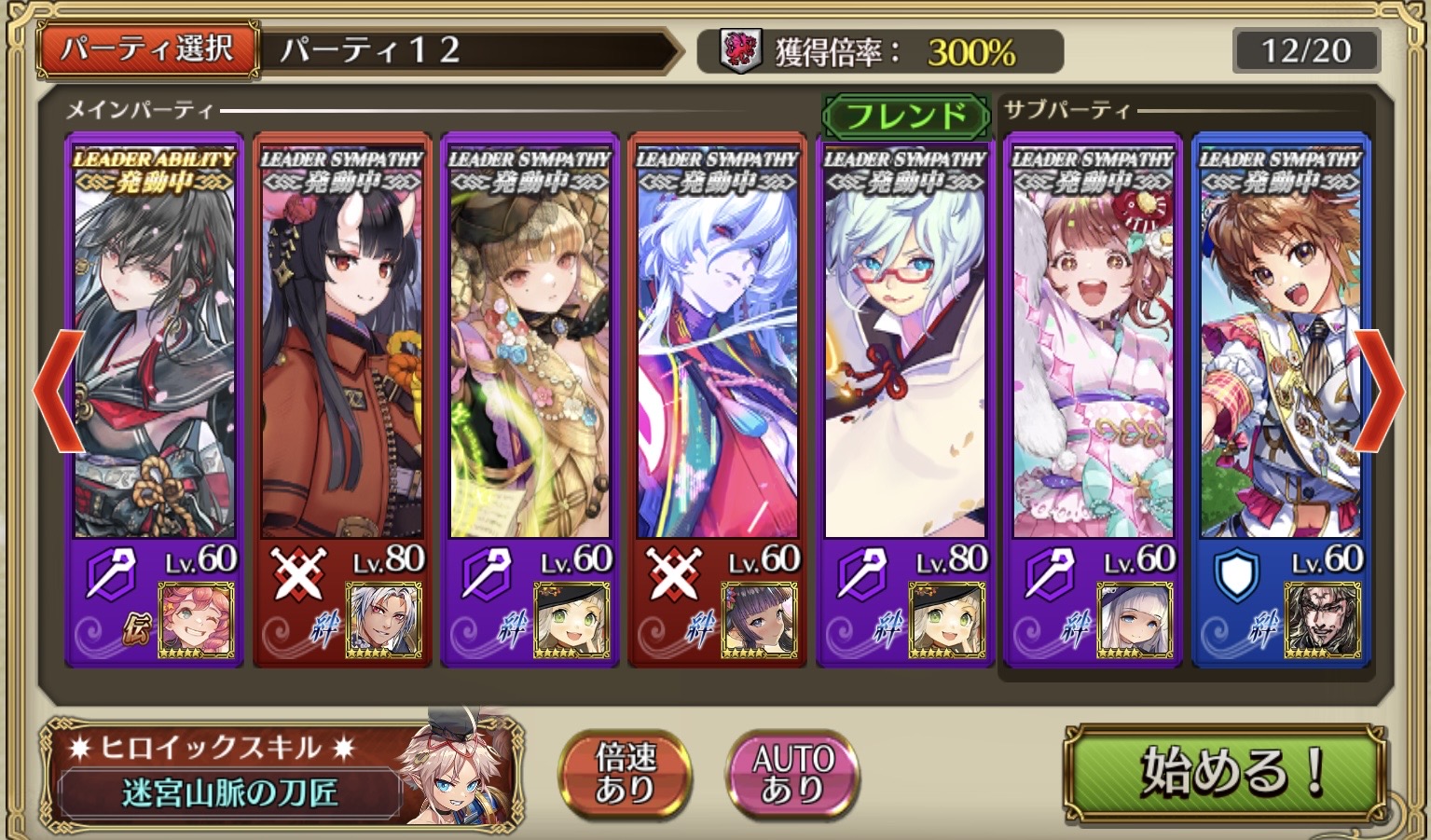Screen dimensions: 1431x840
Task: Choose the pink kimono girl sub-party card
Action: [x=1093, y=354]
